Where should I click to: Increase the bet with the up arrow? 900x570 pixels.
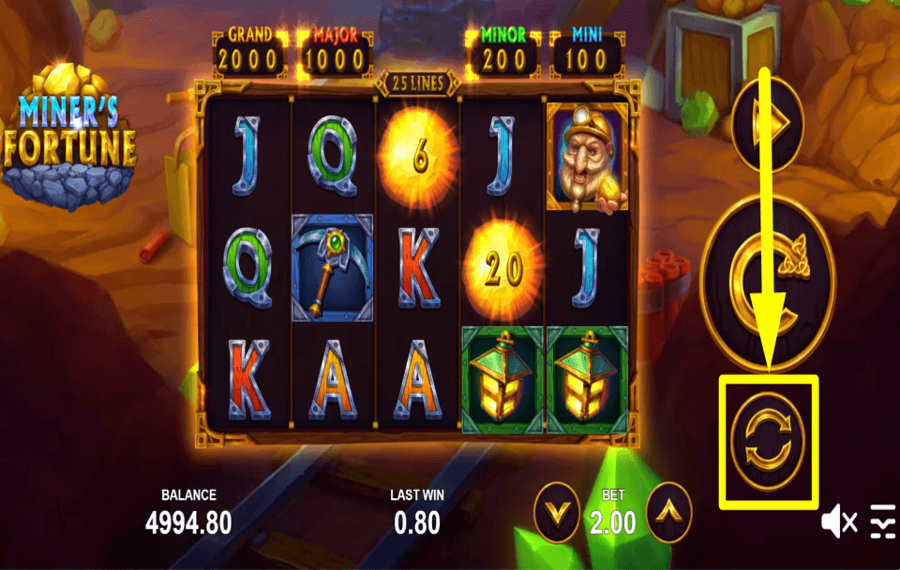(668, 513)
